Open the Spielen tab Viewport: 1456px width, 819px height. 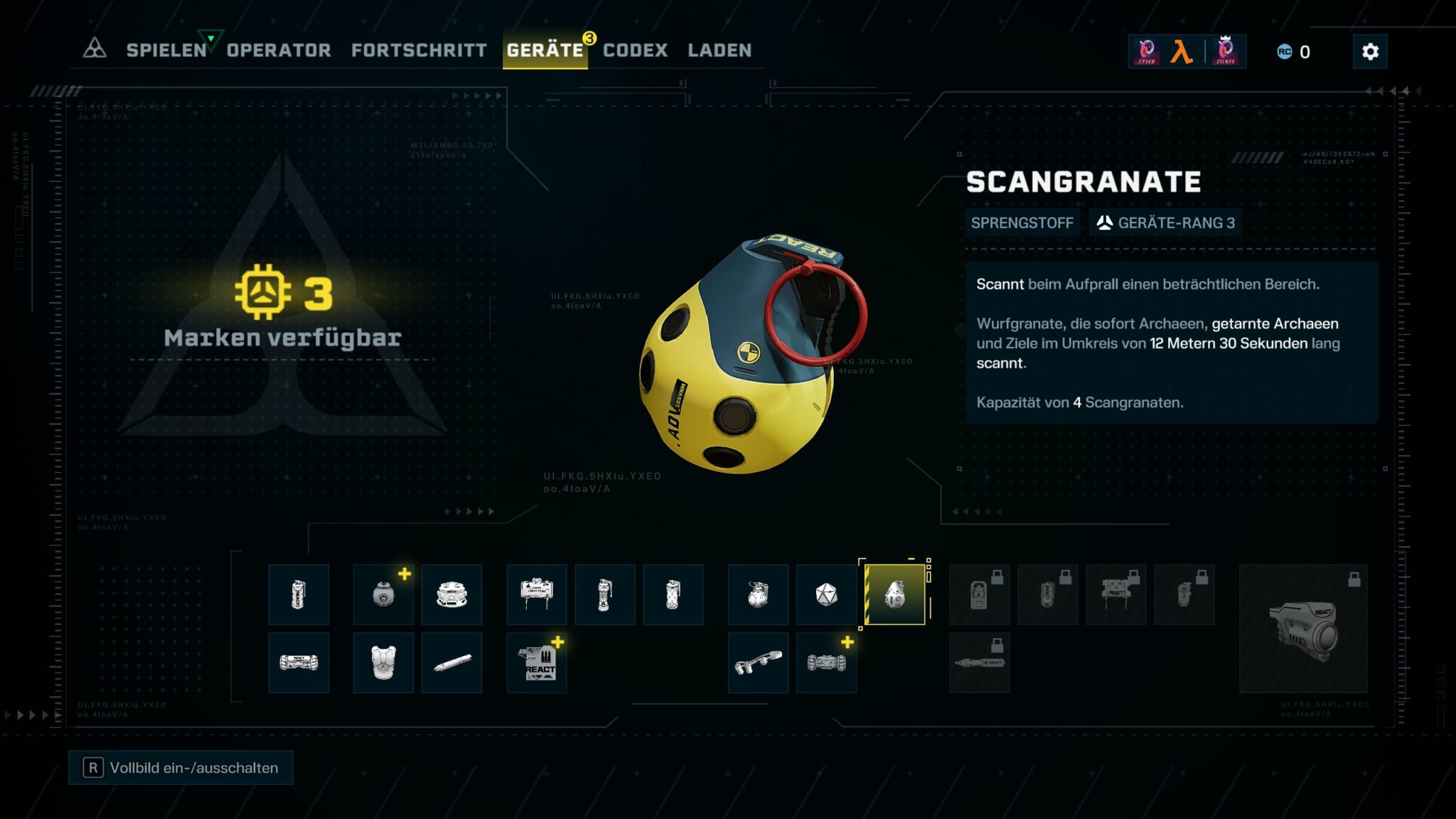pyautogui.click(x=166, y=50)
